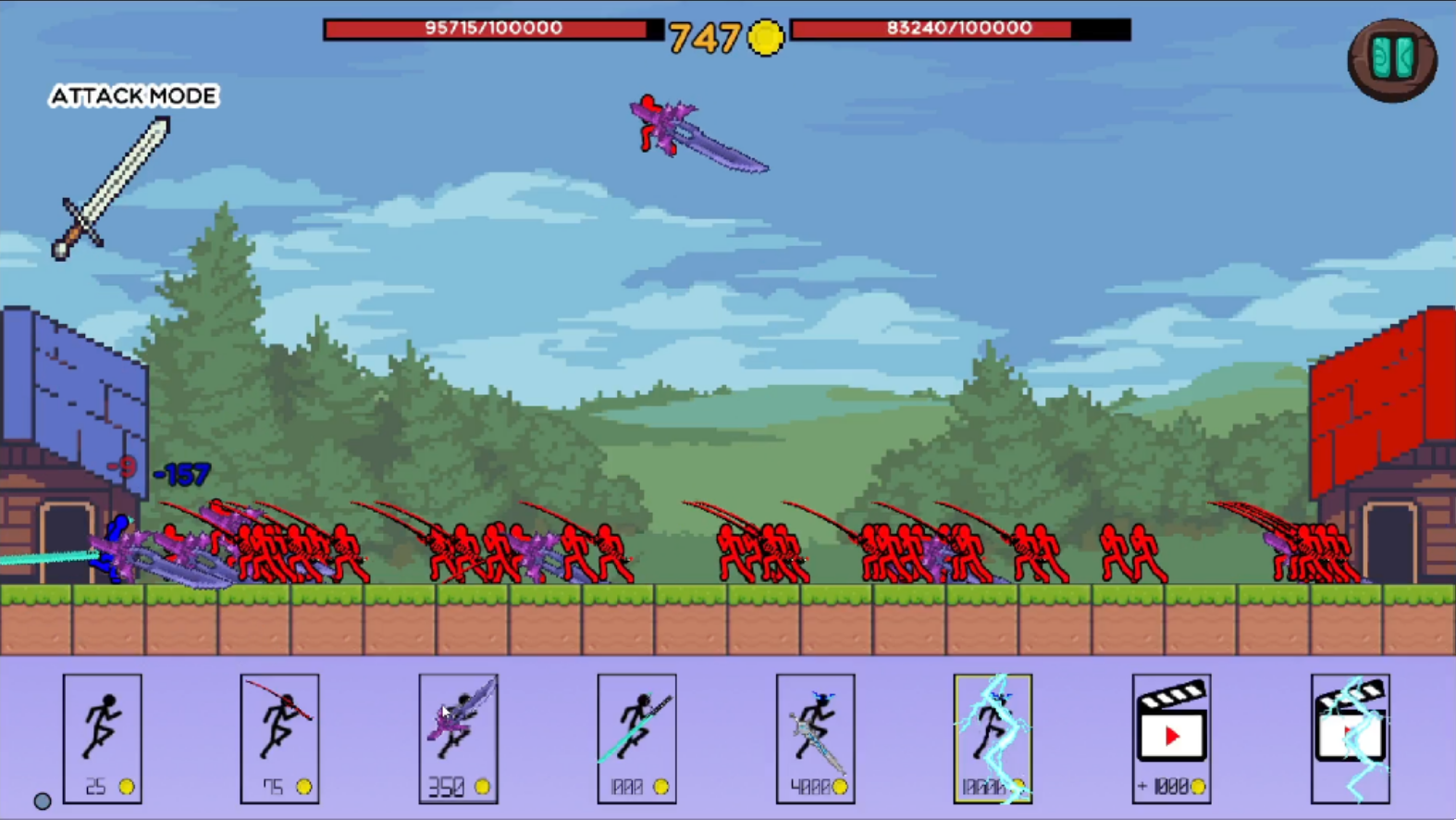
Task: Click the allied health bar showing 95715/100000
Action: coord(489,28)
